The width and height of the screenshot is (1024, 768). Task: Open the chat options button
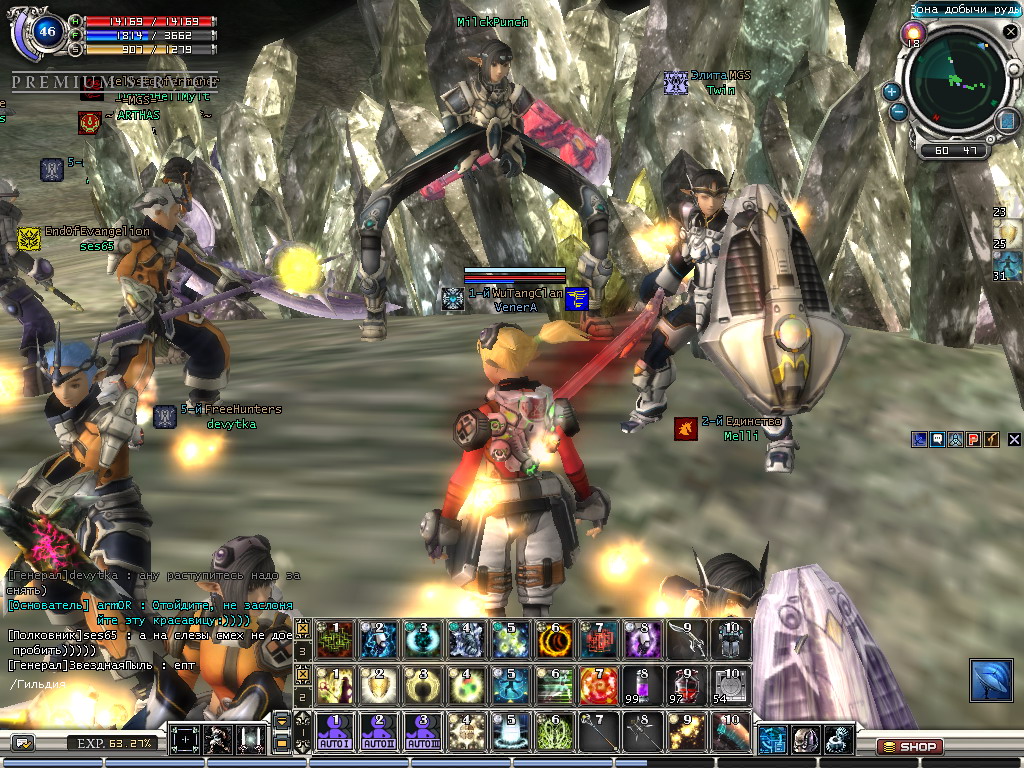23,742
